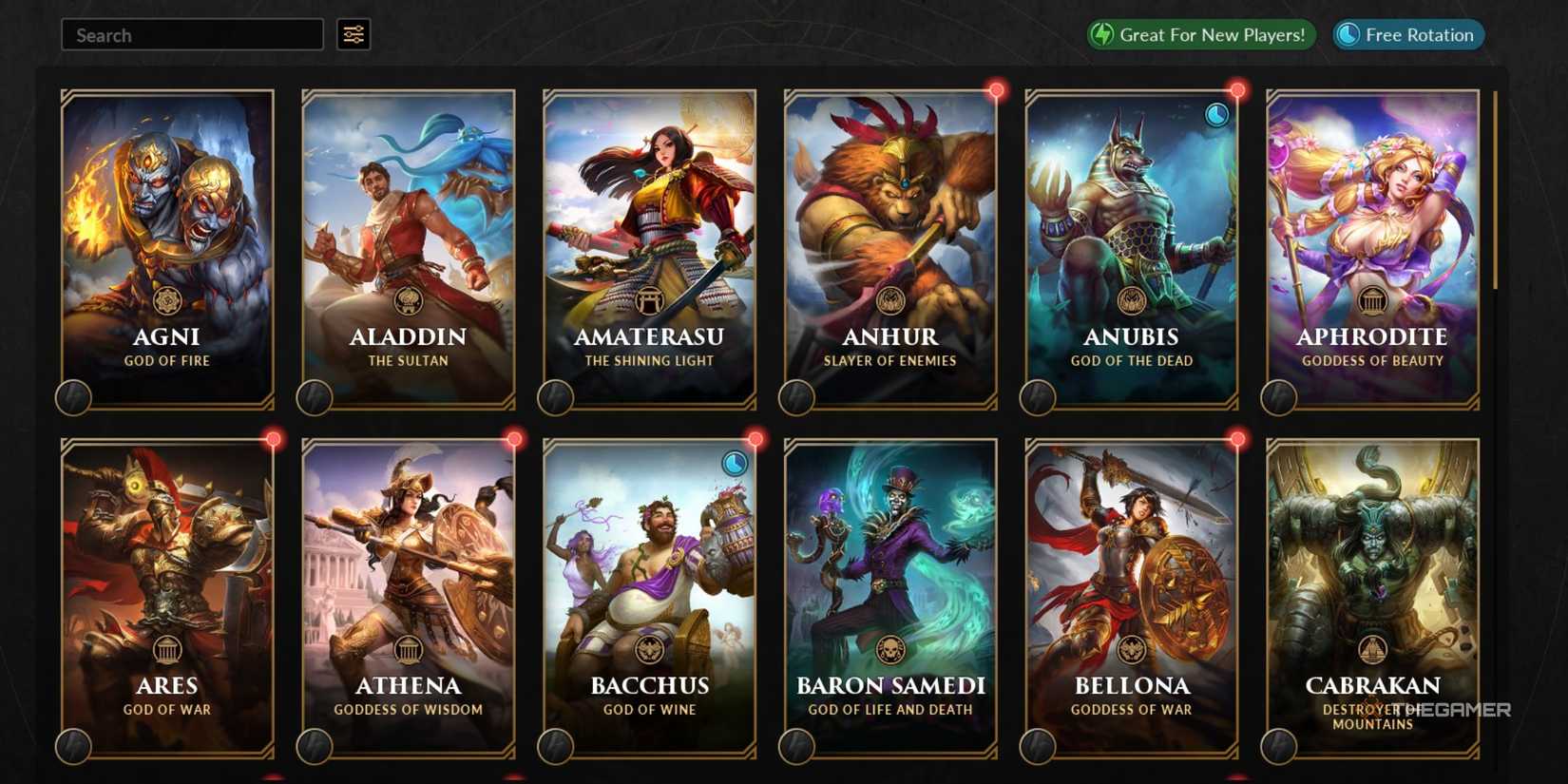Image resolution: width=1568 pixels, height=784 pixels.
Task: Click the lightning icon below Cabrakan's card
Action: coord(1278,746)
